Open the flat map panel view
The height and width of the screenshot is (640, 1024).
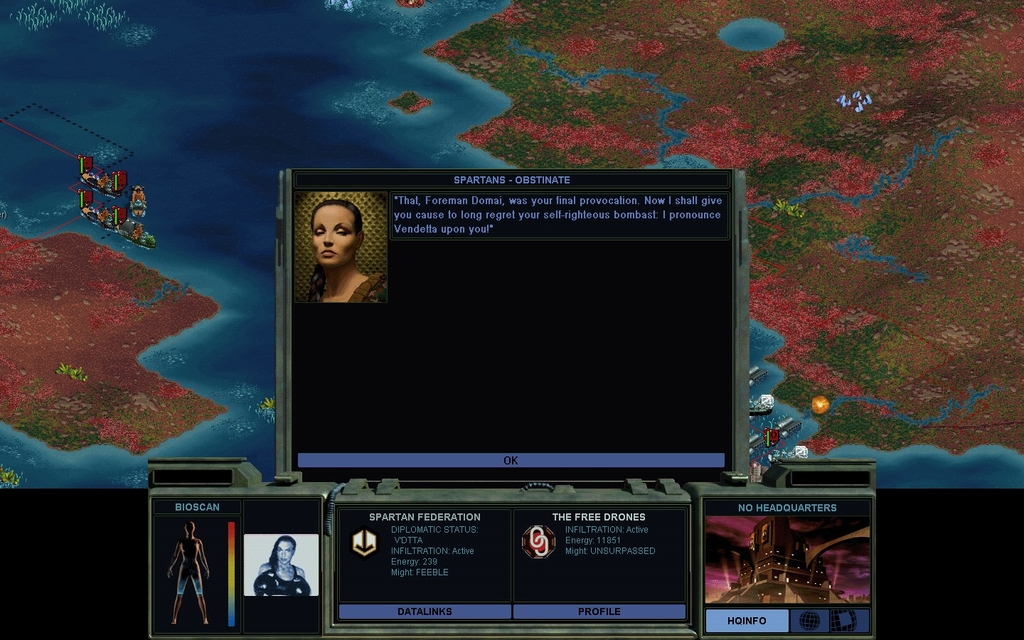tap(849, 621)
